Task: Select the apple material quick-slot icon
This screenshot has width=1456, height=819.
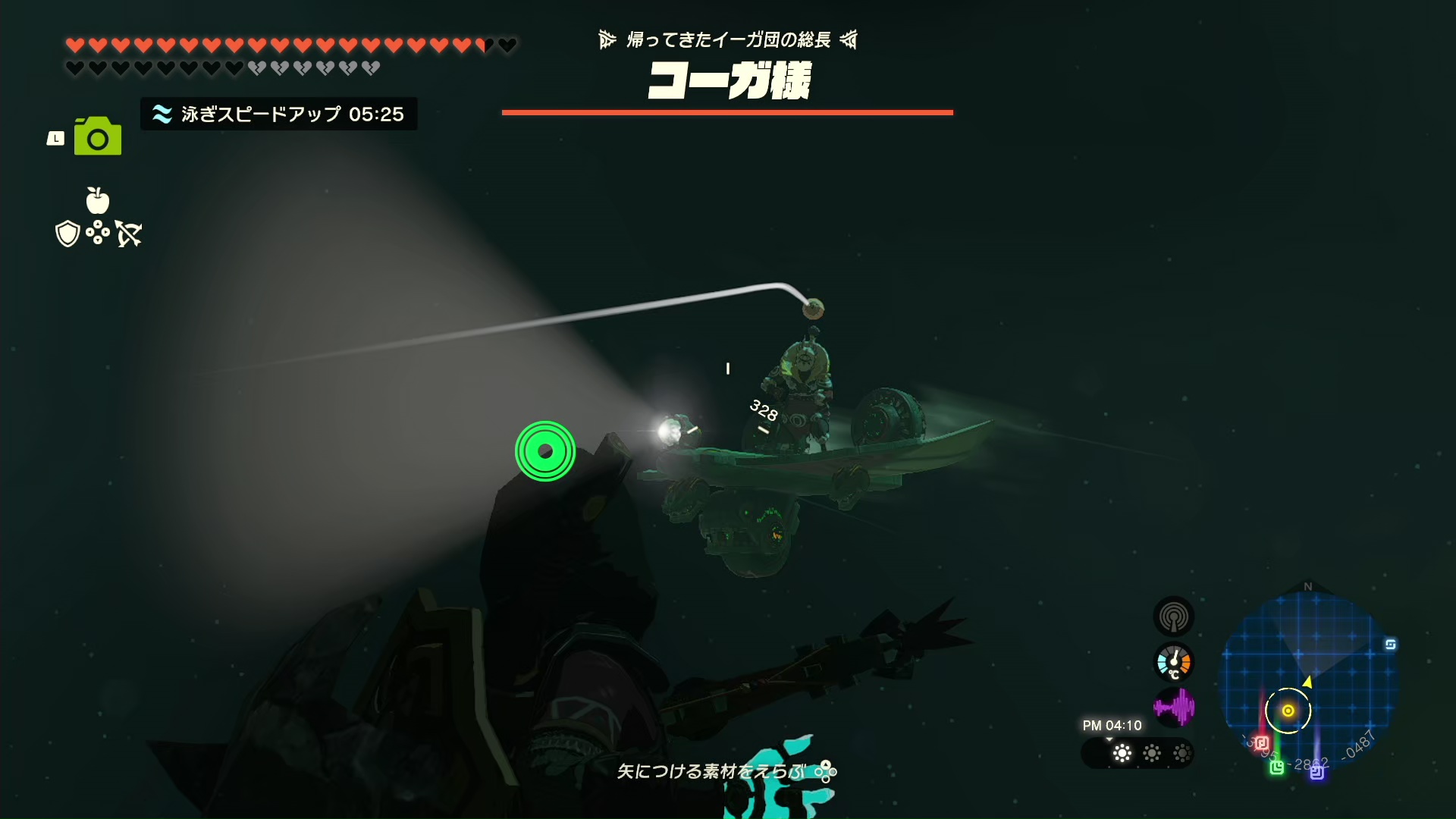Action: pyautogui.click(x=98, y=200)
